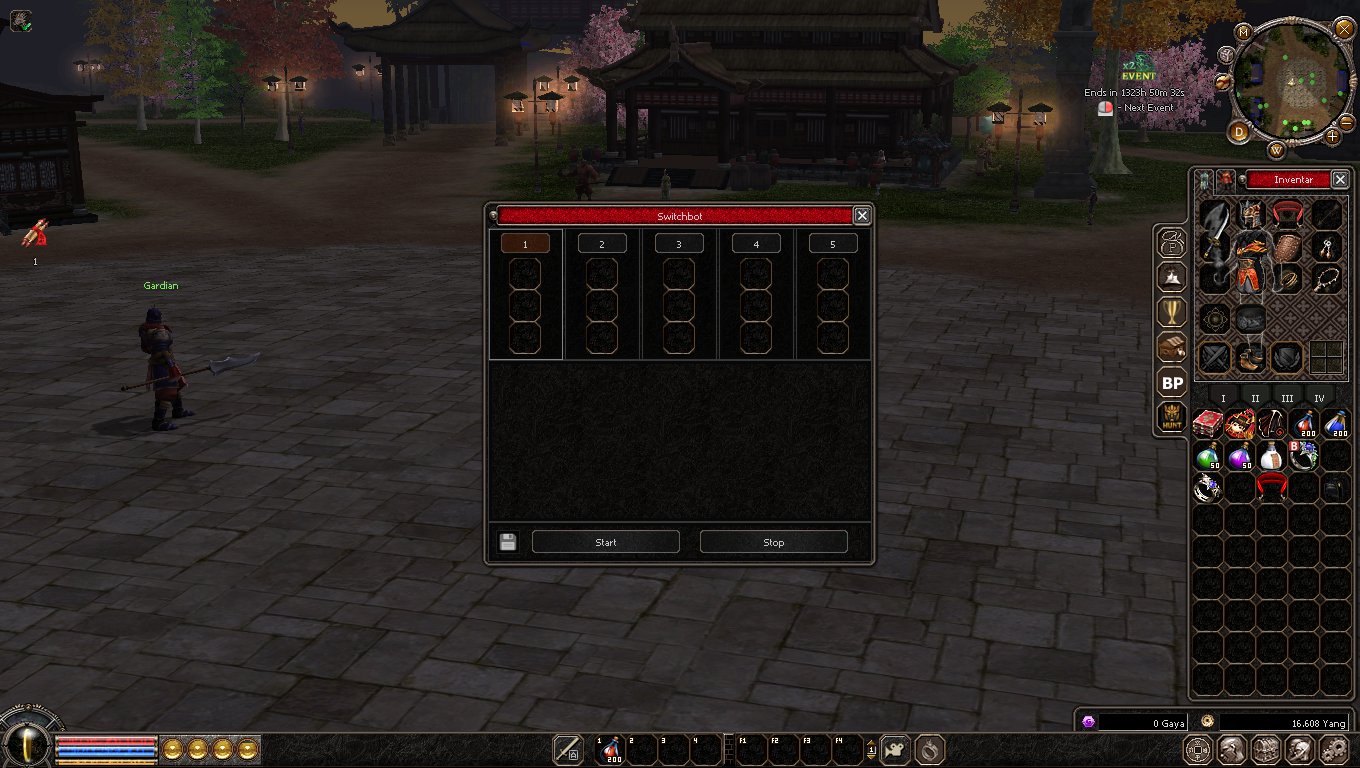Screen dimensions: 1360x768
Task: Switch to Switchbot slot tab 5
Action: [833, 244]
